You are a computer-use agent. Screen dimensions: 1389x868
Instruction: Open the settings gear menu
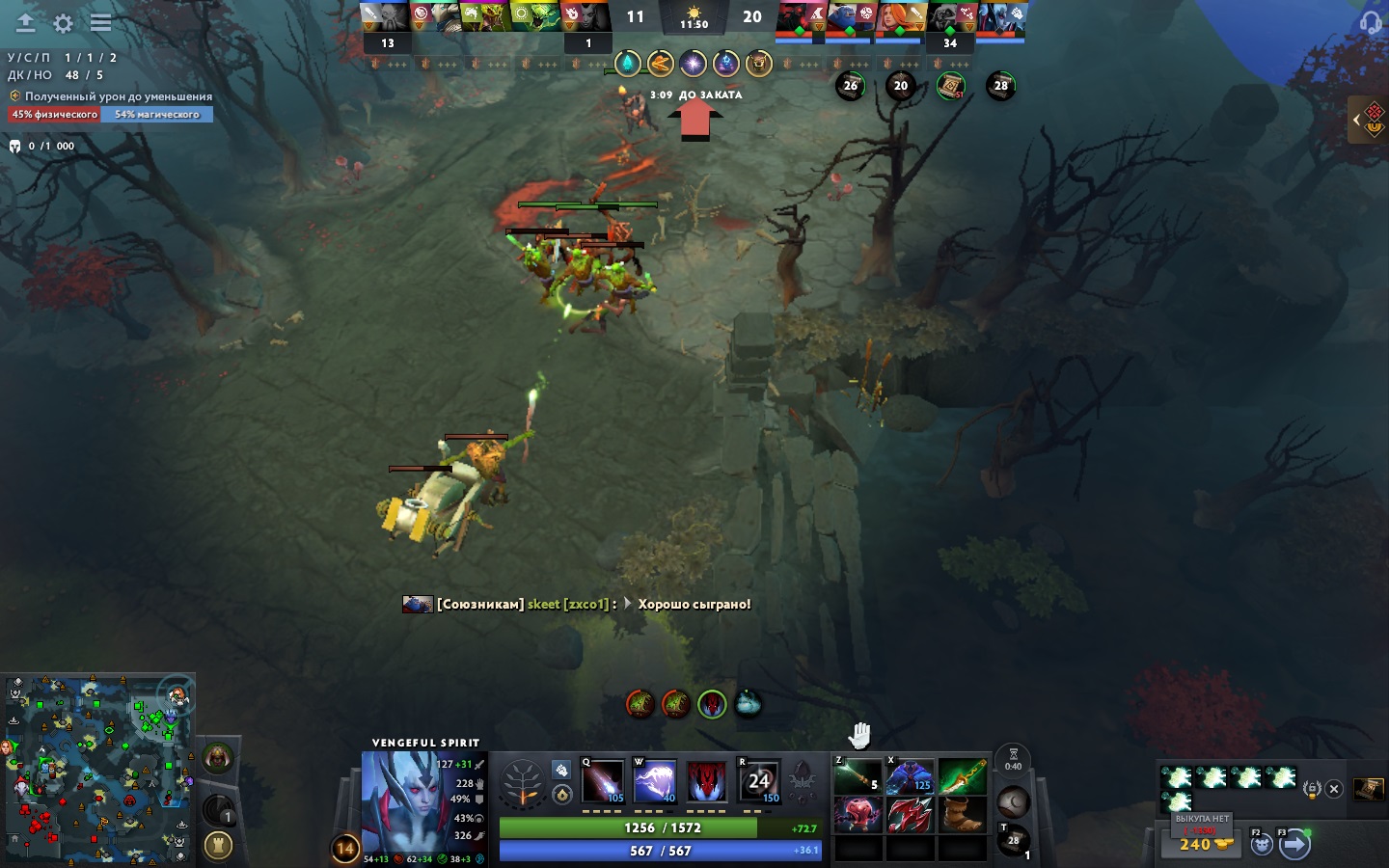tap(64, 23)
